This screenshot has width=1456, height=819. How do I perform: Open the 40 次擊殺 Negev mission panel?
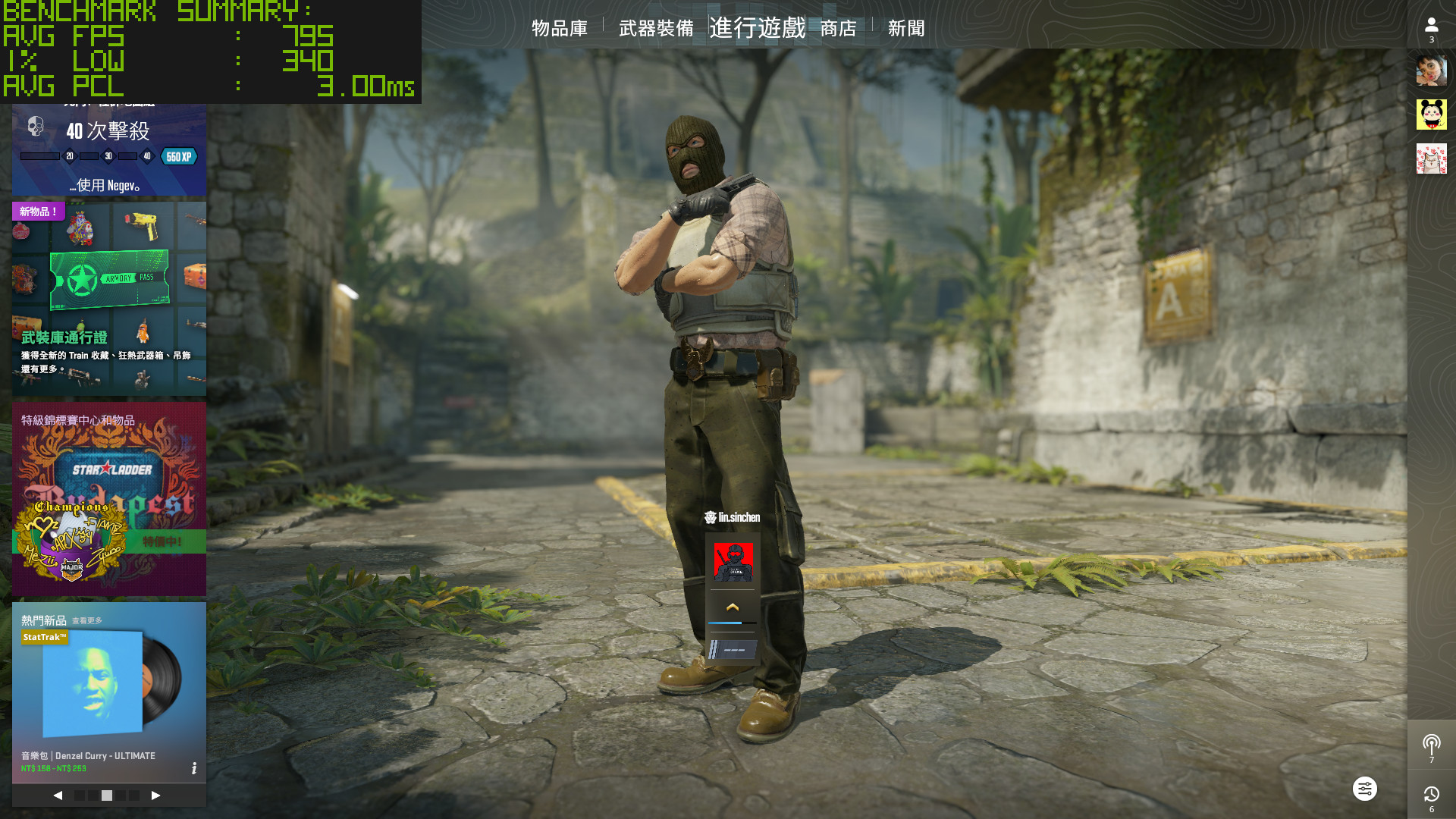108,149
